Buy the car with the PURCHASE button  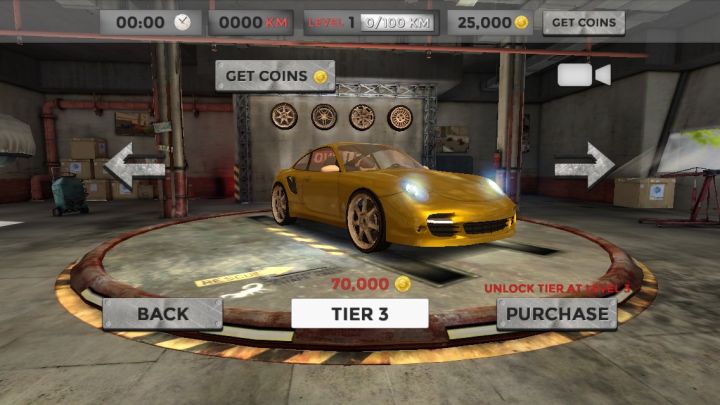click(x=557, y=314)
